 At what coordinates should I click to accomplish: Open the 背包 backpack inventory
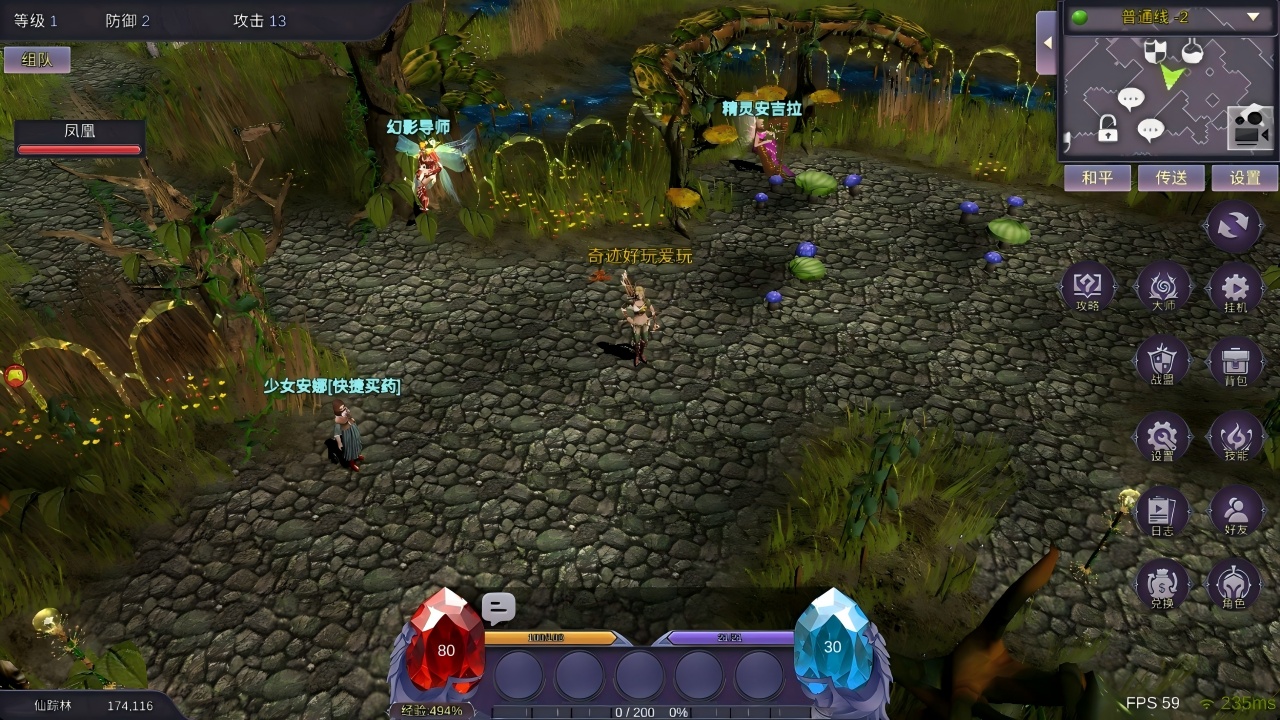pyautogui.click(x=1235, y=361)
